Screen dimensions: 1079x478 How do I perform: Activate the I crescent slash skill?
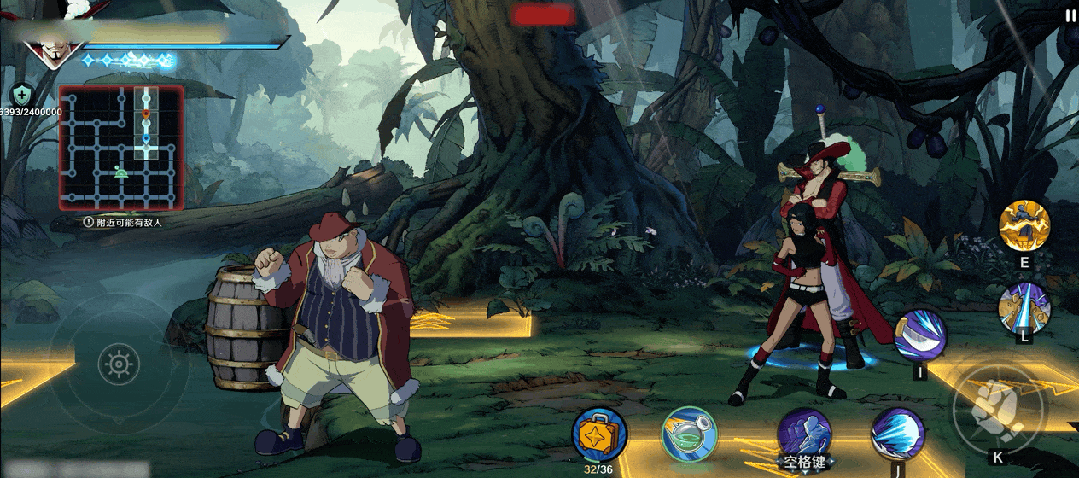pos(920,335)
